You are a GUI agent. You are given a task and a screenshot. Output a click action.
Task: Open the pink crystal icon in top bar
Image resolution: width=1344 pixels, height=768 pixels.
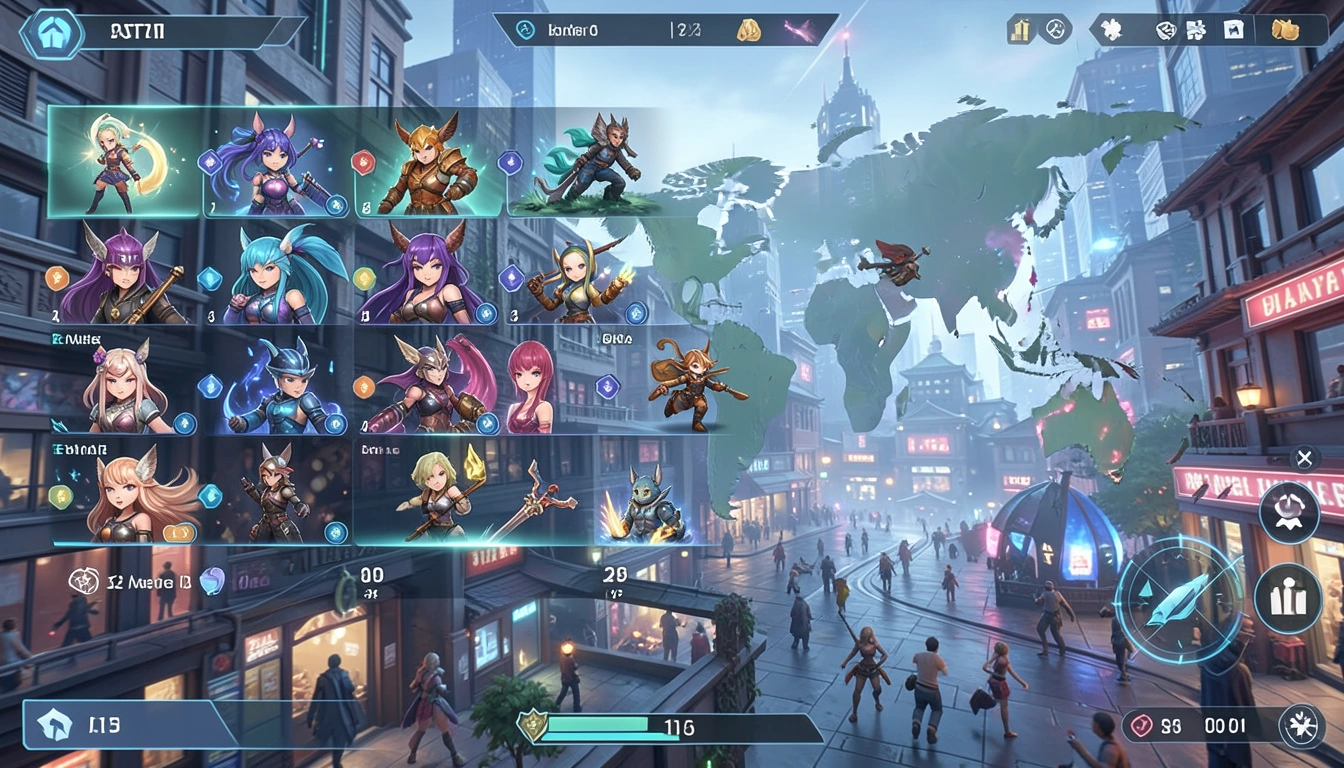click(801, 30)
